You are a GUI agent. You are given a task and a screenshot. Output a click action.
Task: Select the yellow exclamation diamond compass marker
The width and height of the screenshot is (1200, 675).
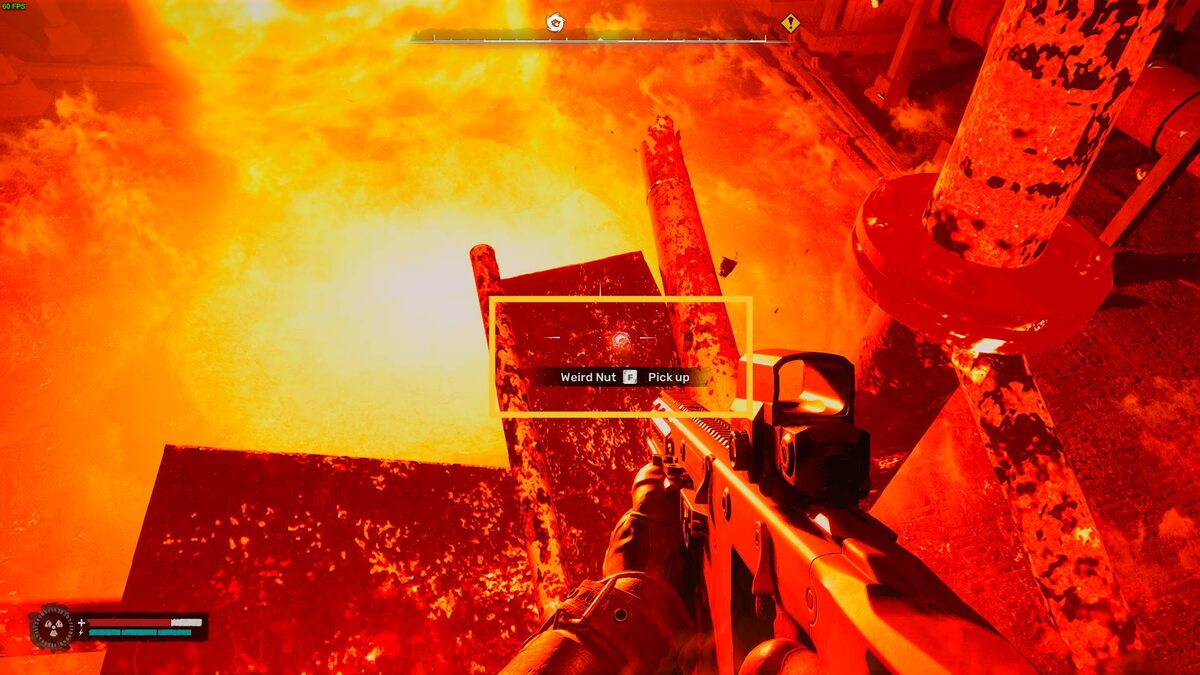791,23
